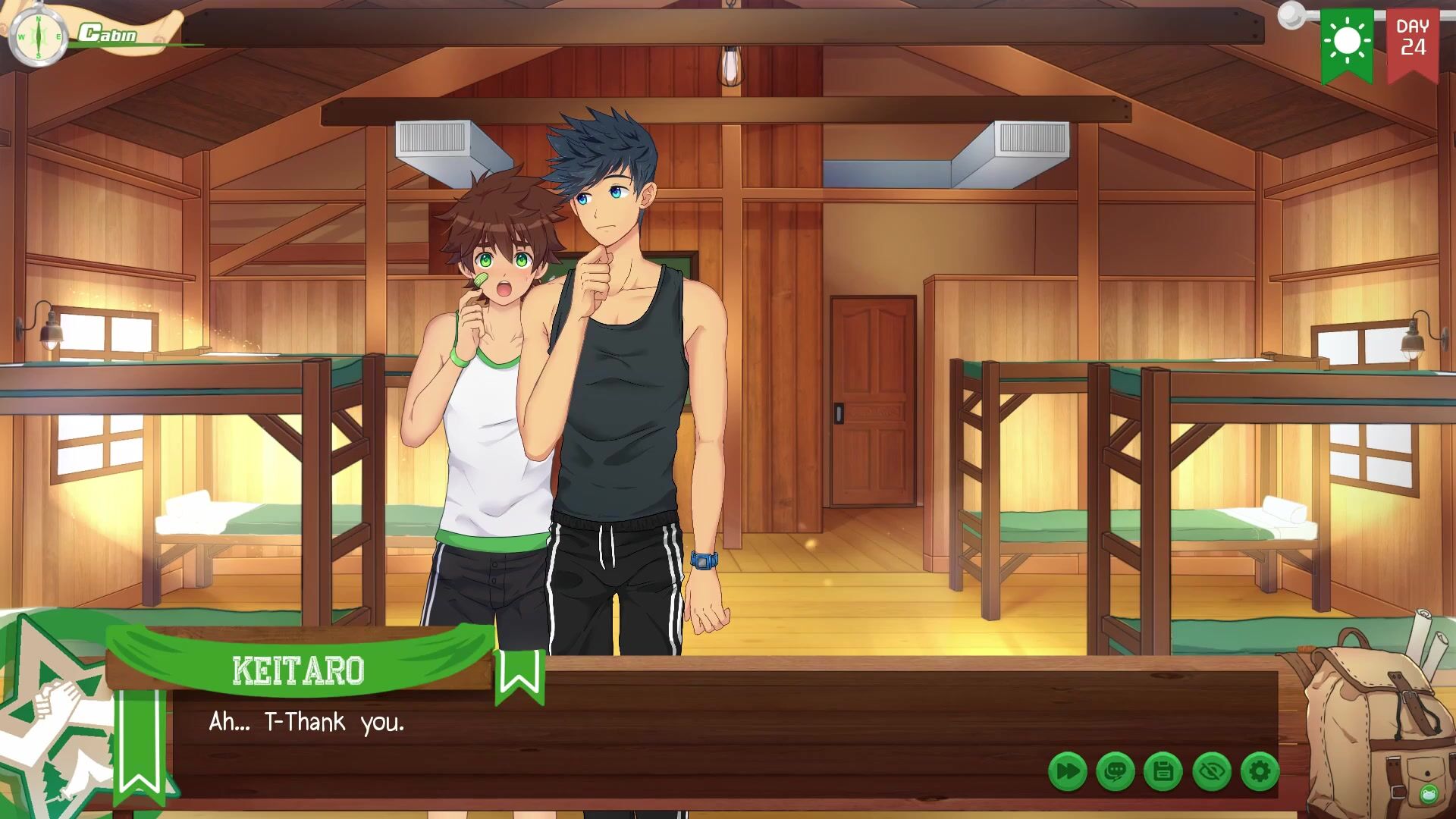Open the save menu floppy disk icon
This screenshot has height=819, width=1456.
point(1163,772)
